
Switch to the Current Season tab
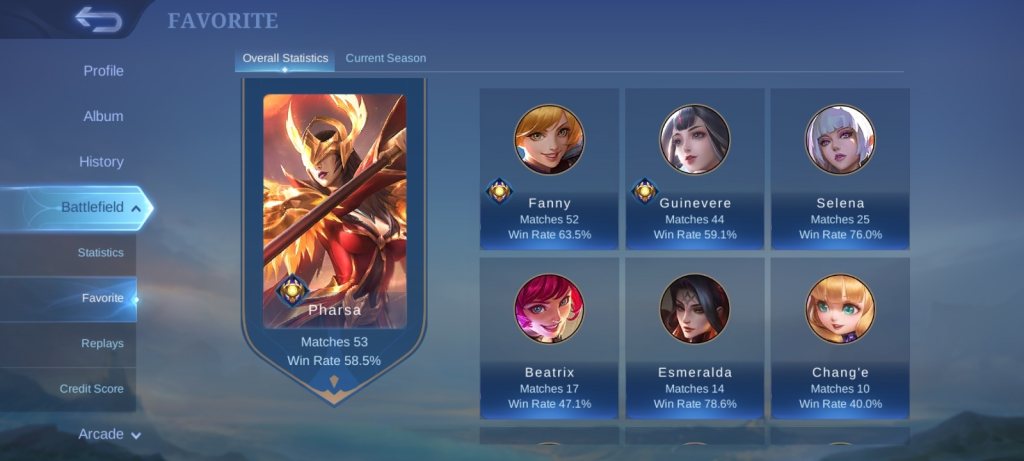(386, 58)
